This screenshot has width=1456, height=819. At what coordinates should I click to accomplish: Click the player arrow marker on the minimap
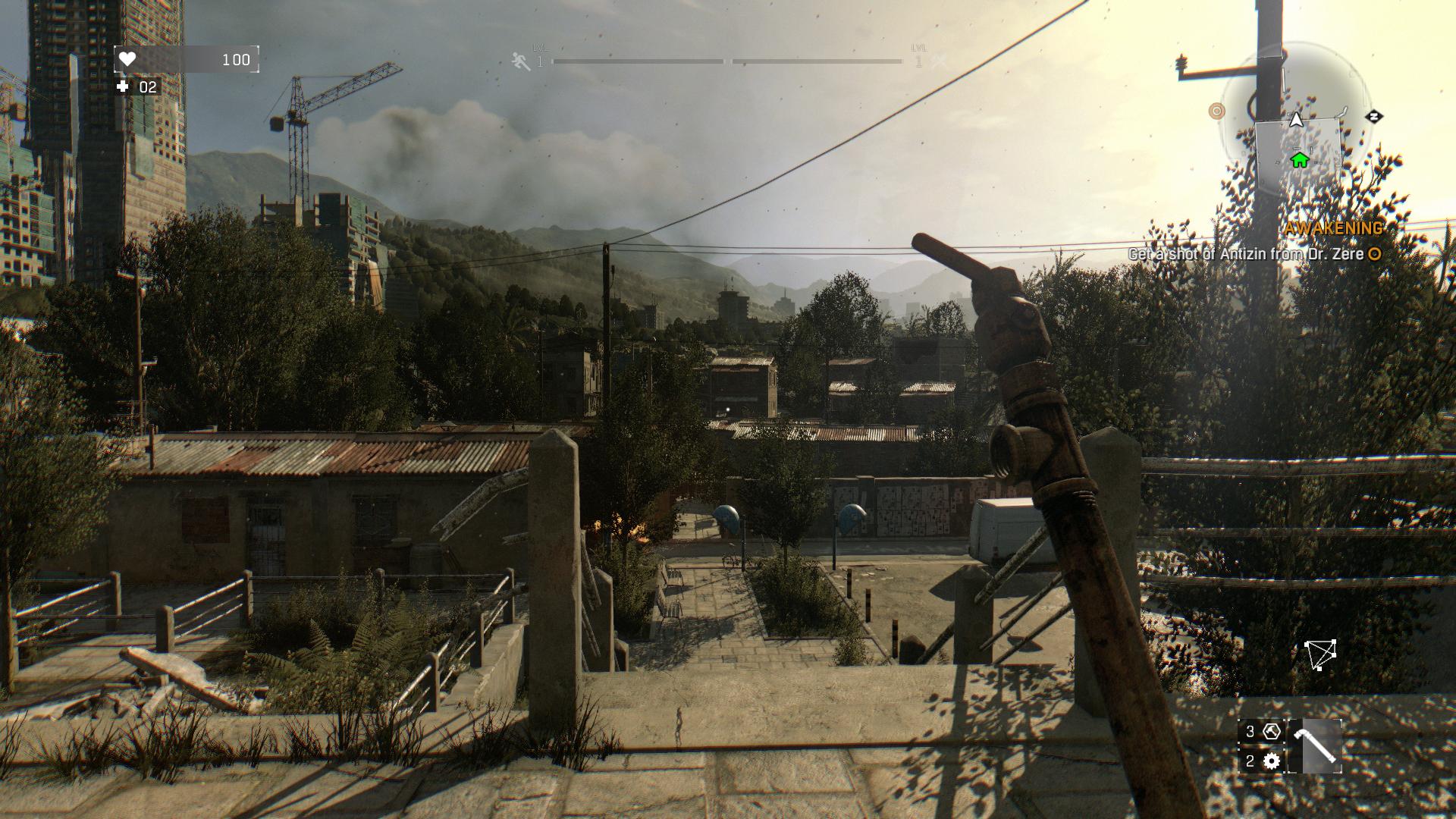click(1297, 119)
